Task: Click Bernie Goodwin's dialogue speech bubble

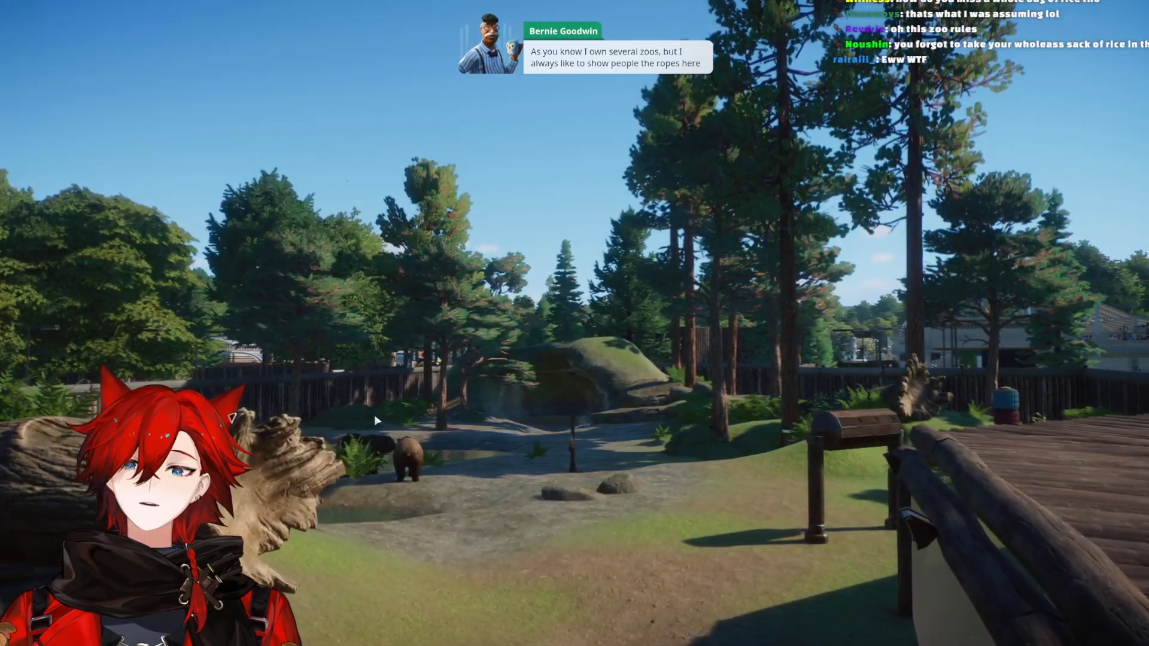Action: (617, 57)
